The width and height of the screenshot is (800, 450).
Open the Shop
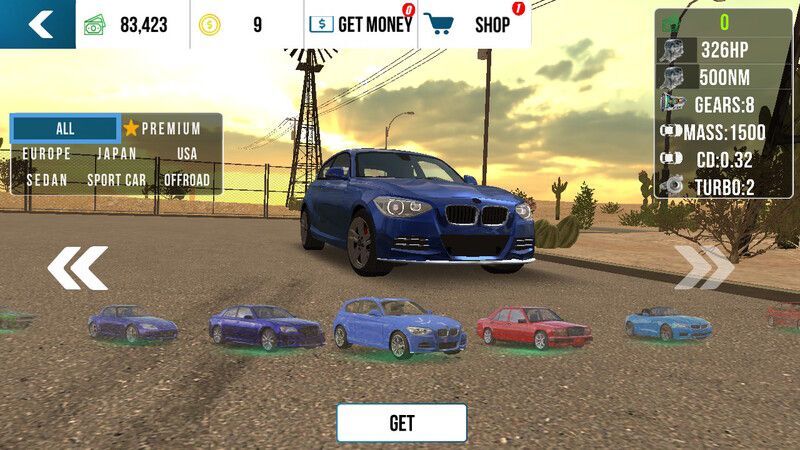(475, 25)
